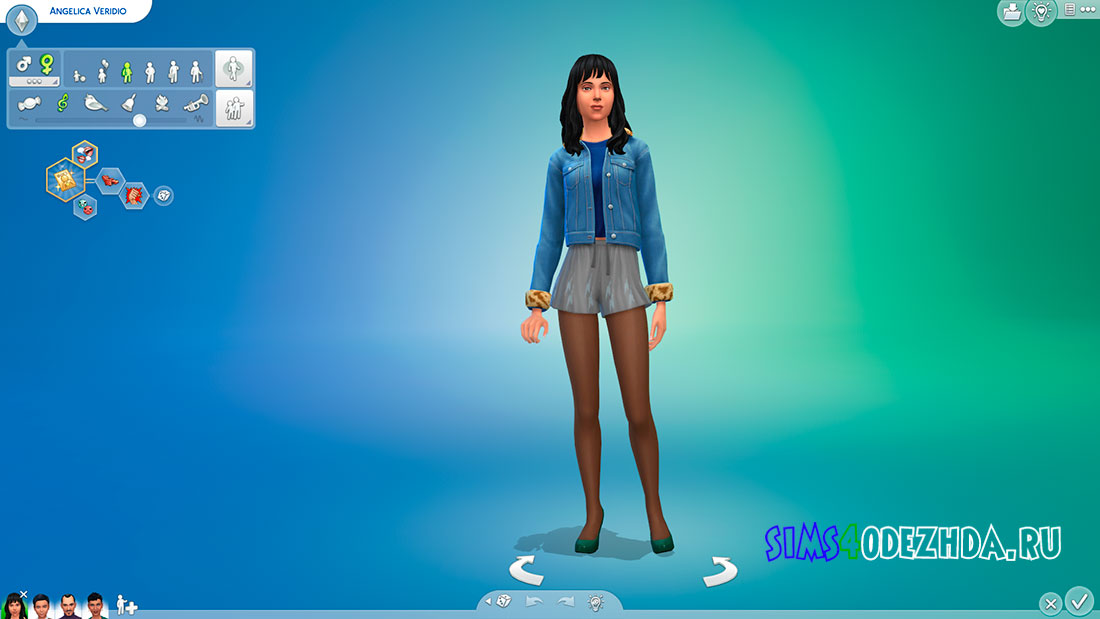
Task: Confirm the household with the green checkmark
Action: click(1079, 602)
